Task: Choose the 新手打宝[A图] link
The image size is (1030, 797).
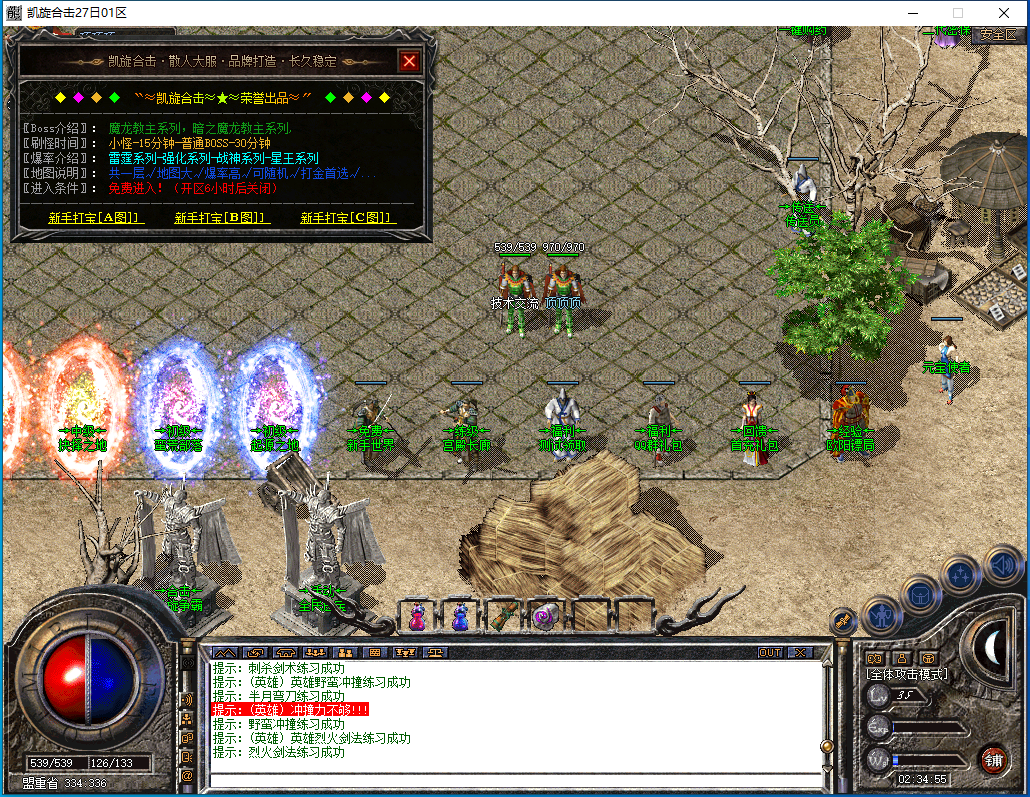Action: [x=95, y=217]
